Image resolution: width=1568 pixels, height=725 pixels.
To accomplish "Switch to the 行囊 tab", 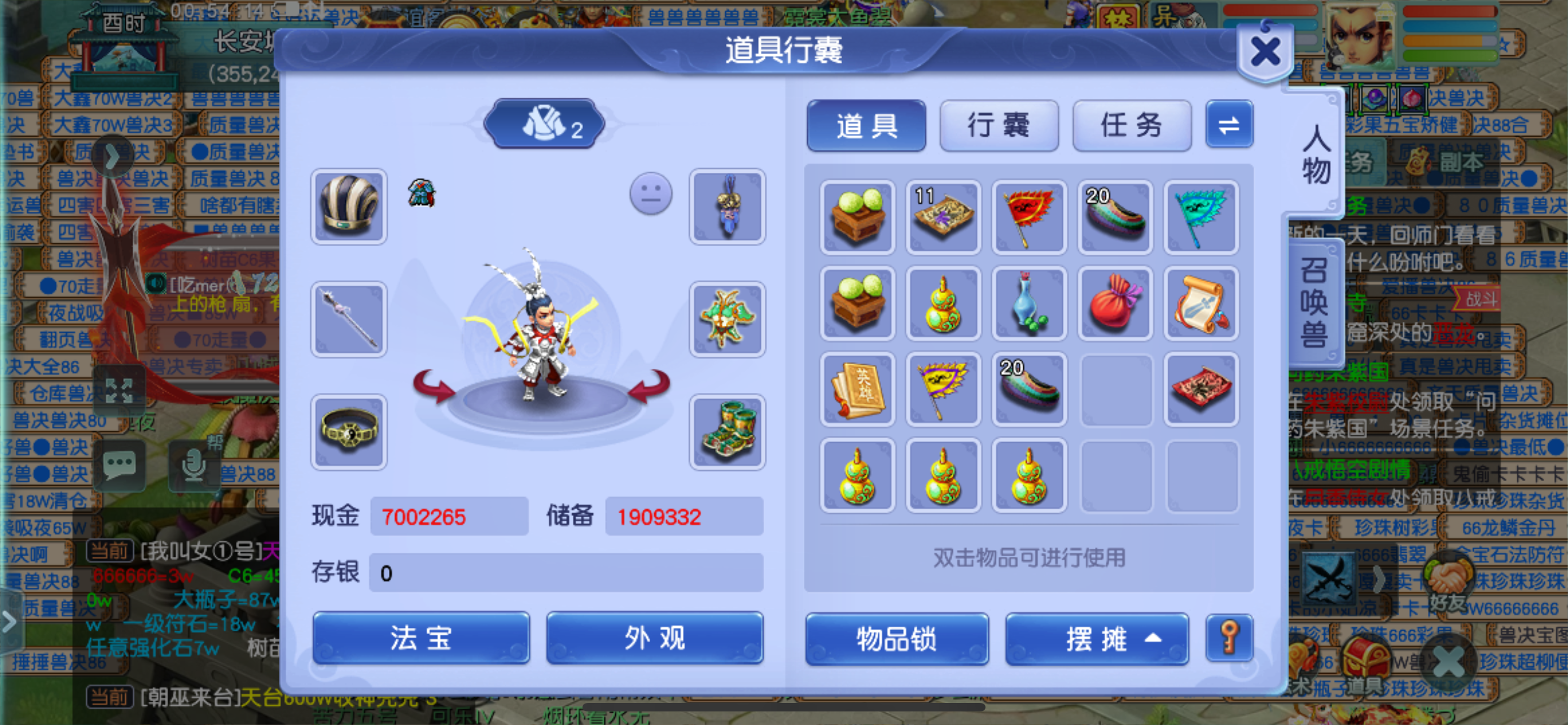I will pos(998,125).
